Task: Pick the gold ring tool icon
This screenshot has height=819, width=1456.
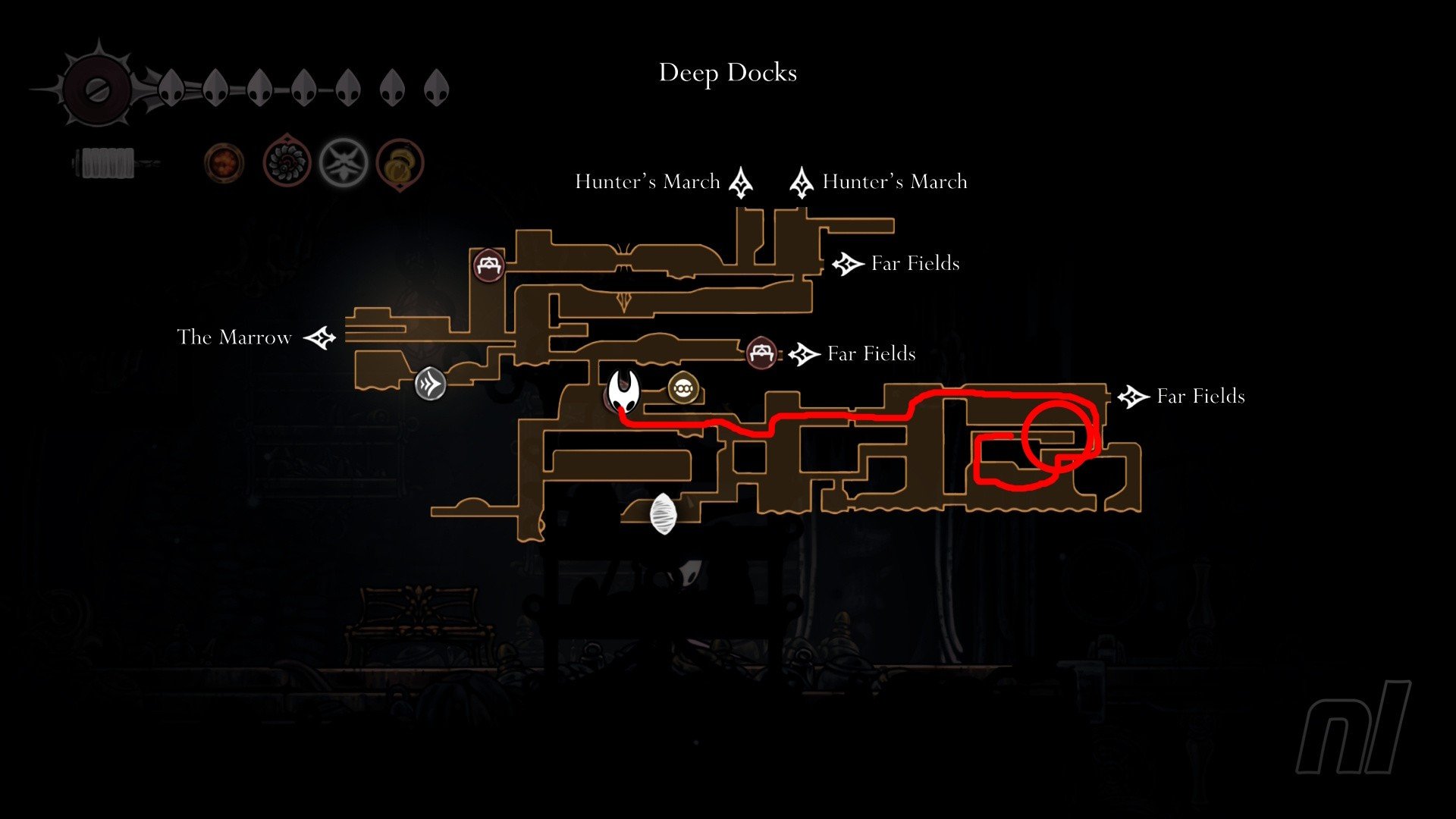Action: [399, 163]
